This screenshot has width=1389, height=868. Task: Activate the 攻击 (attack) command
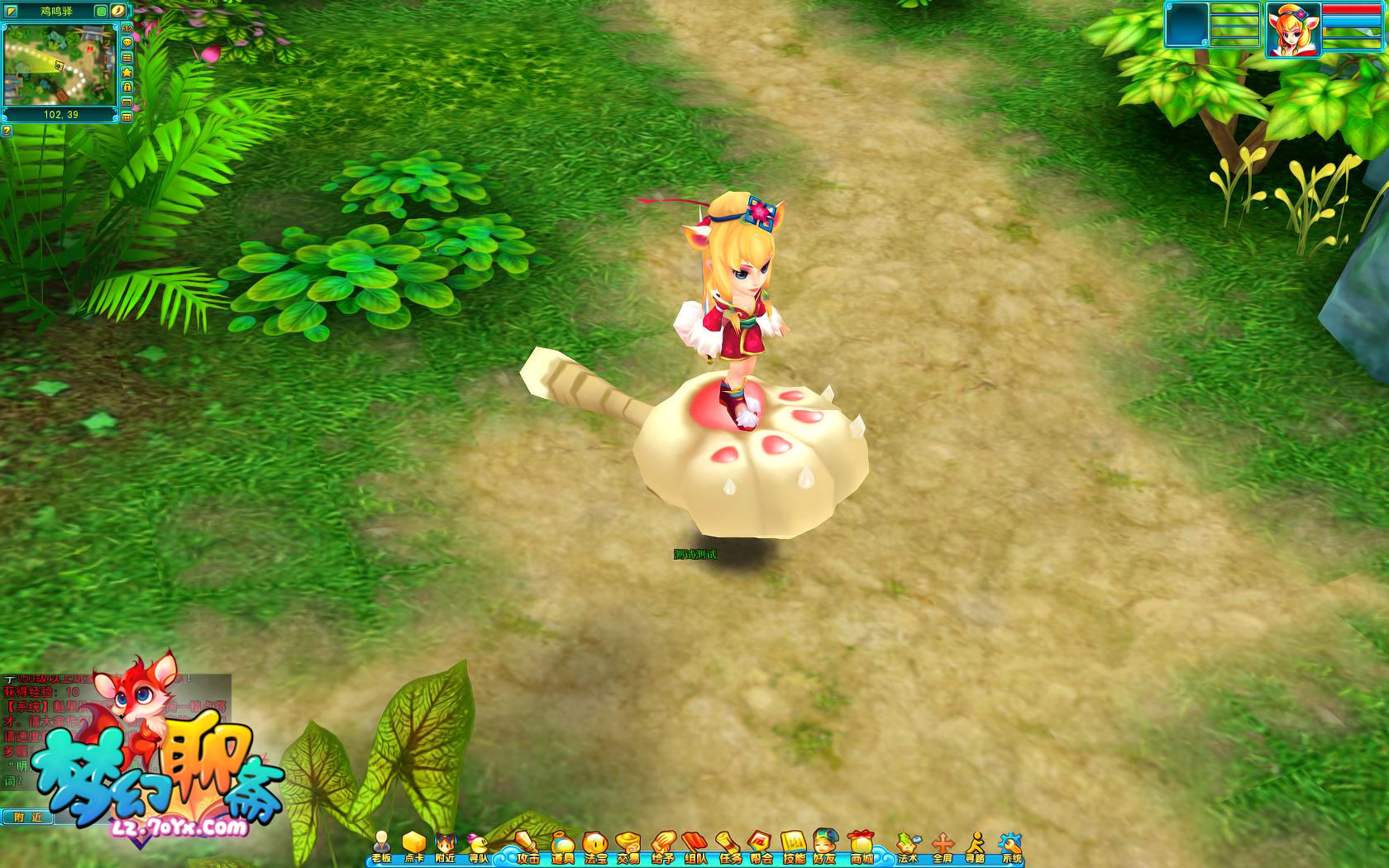coord(527,847)
